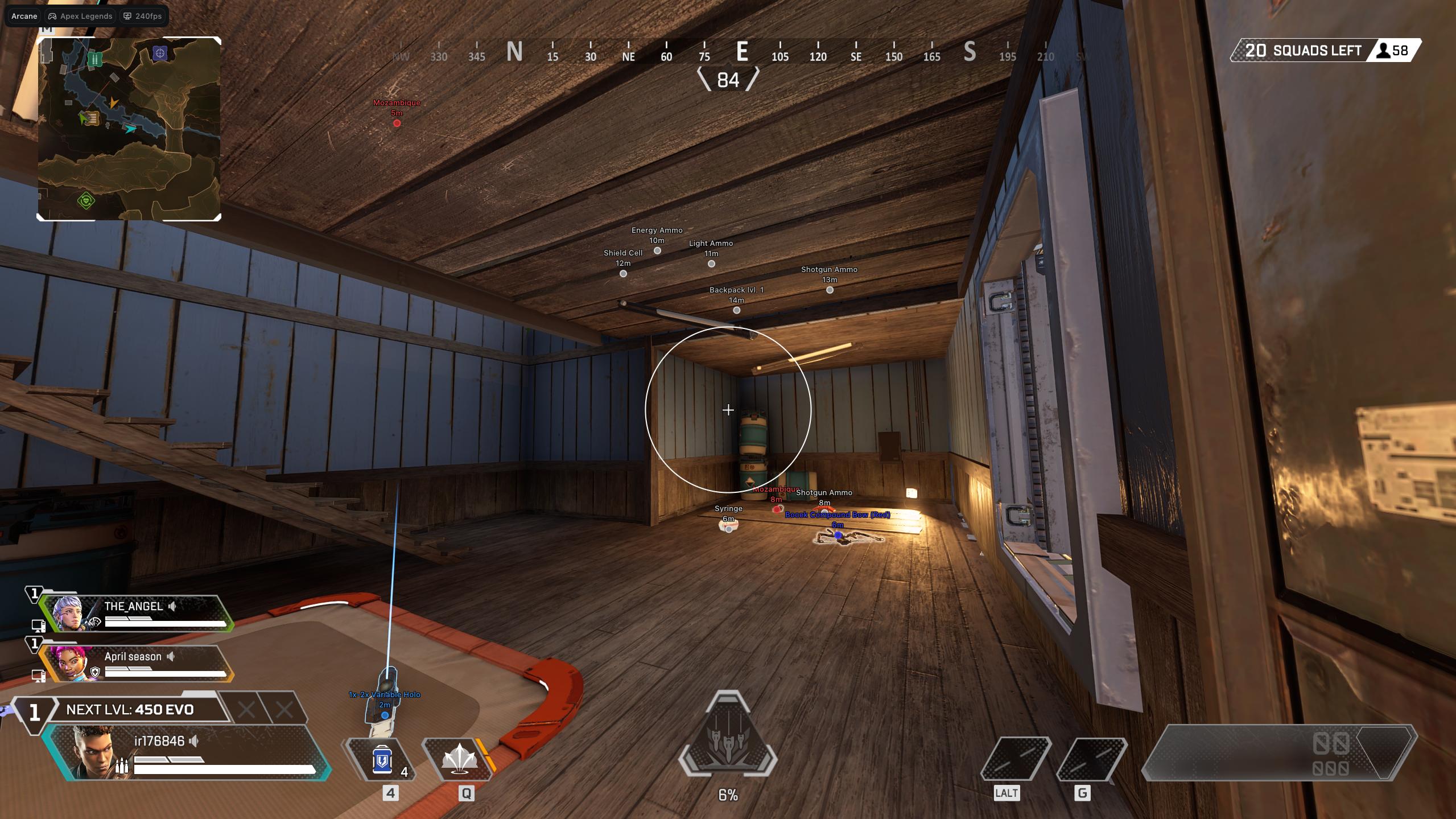Click the Arcane overlay label

(24, 16)
